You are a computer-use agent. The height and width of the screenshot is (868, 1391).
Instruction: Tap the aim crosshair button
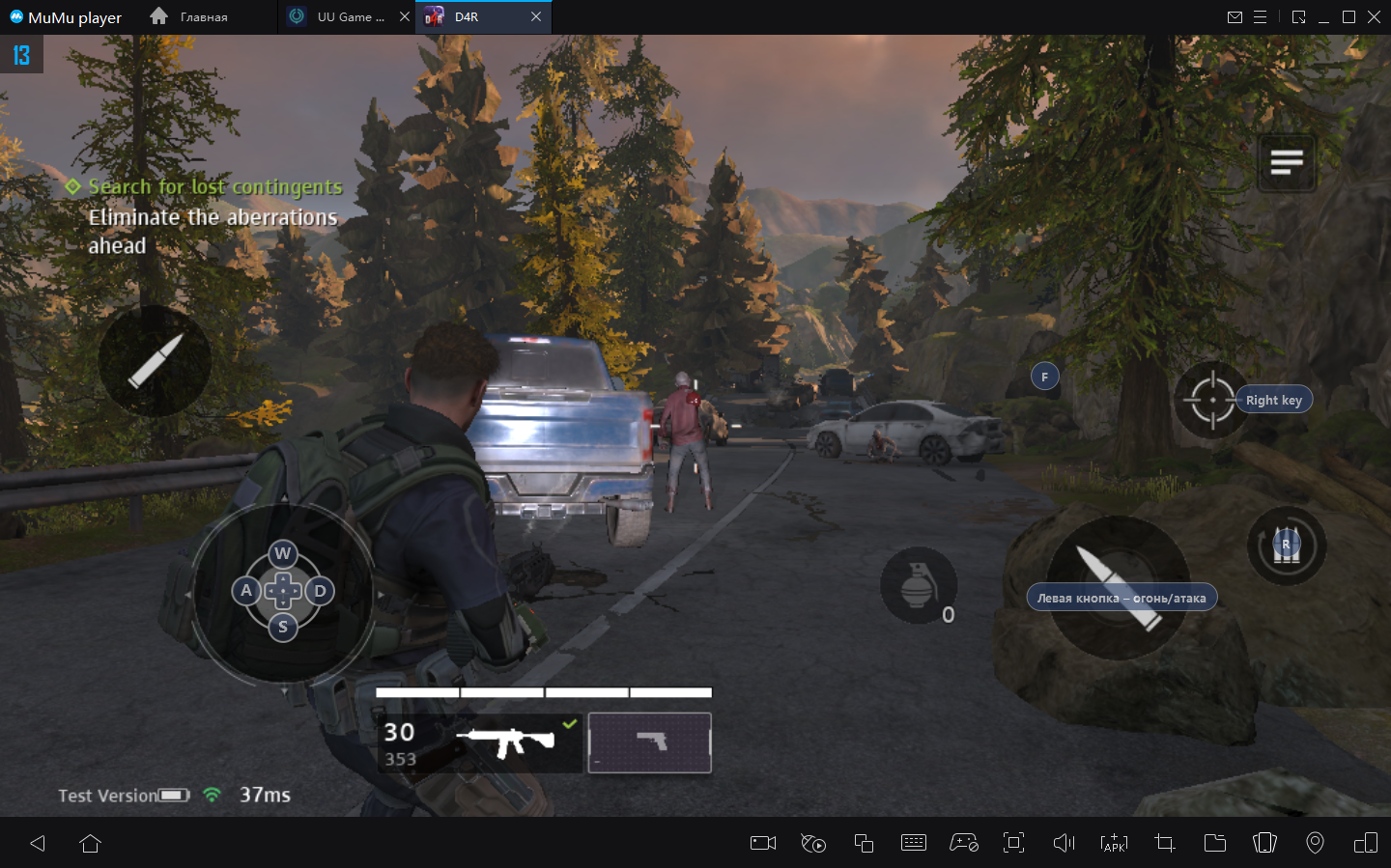(x=1212, y=400)
